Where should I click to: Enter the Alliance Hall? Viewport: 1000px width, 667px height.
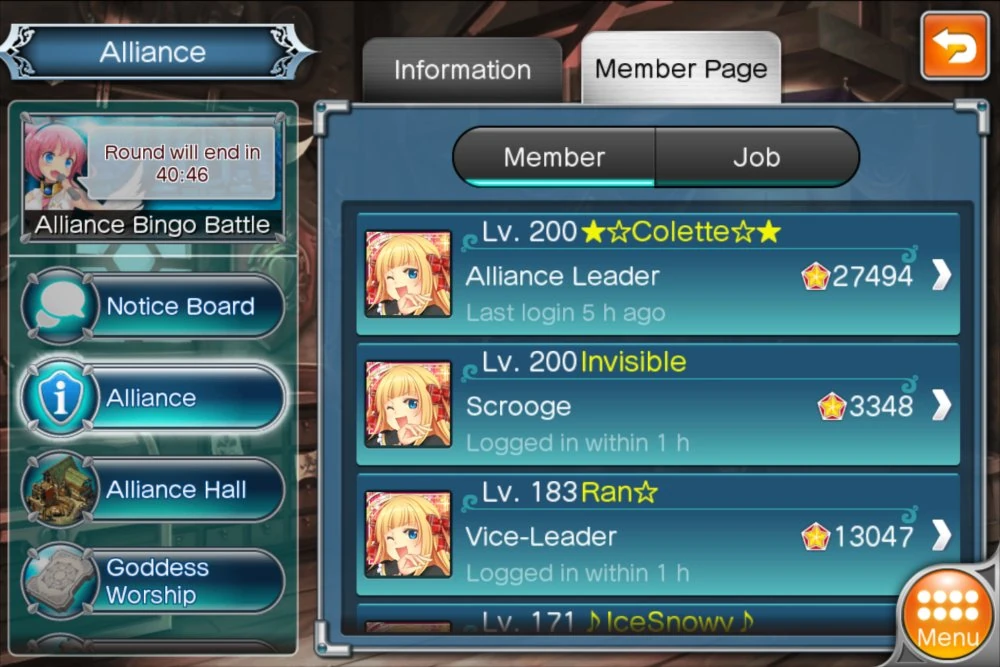tap(153, 490)
